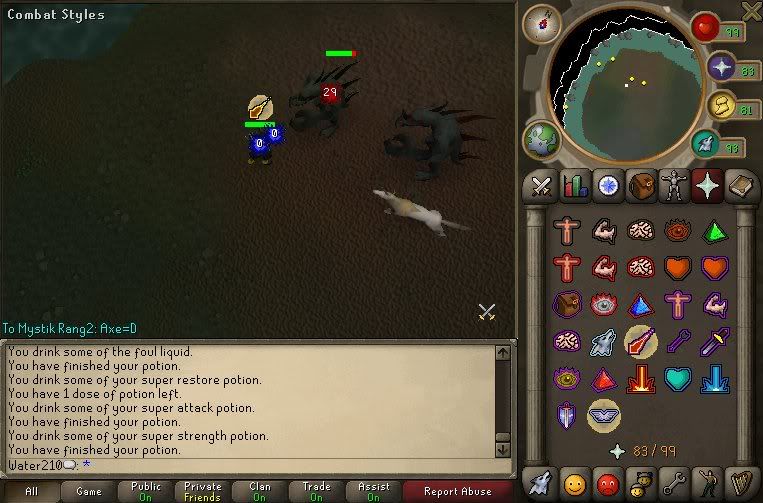Click the prayer points orb
The width and height of the screenshot is (763, 503).
[722, 68]
